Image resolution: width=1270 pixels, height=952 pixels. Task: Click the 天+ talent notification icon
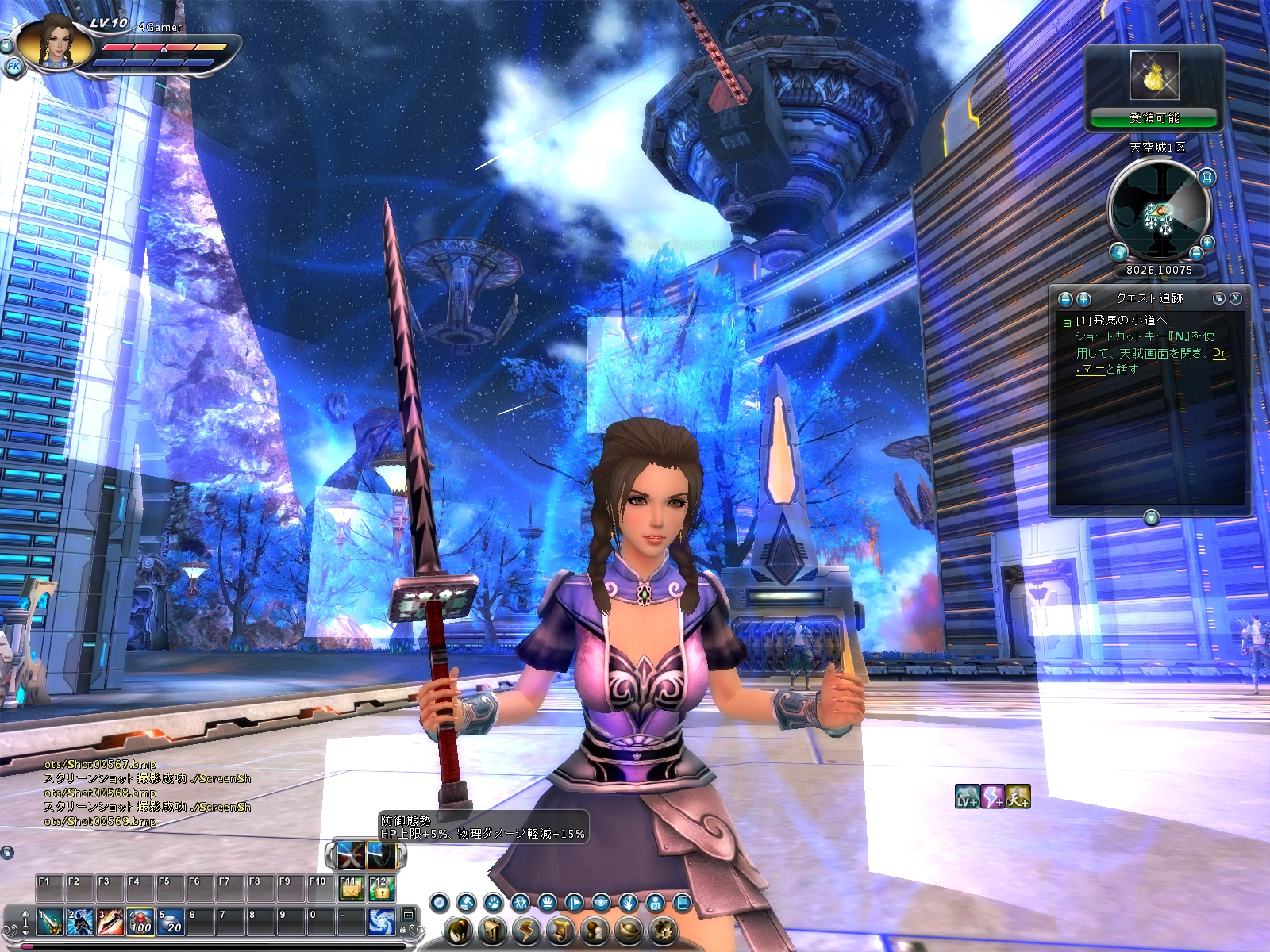coord(1018,797)
